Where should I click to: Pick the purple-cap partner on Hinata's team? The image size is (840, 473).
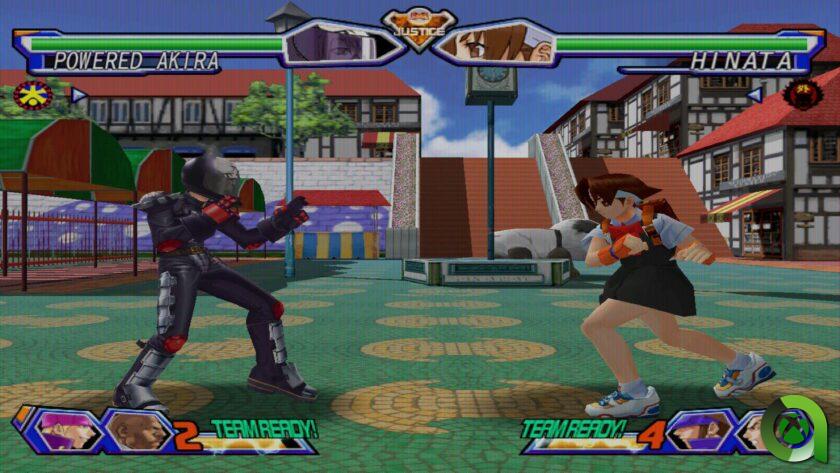coord(694,431)
